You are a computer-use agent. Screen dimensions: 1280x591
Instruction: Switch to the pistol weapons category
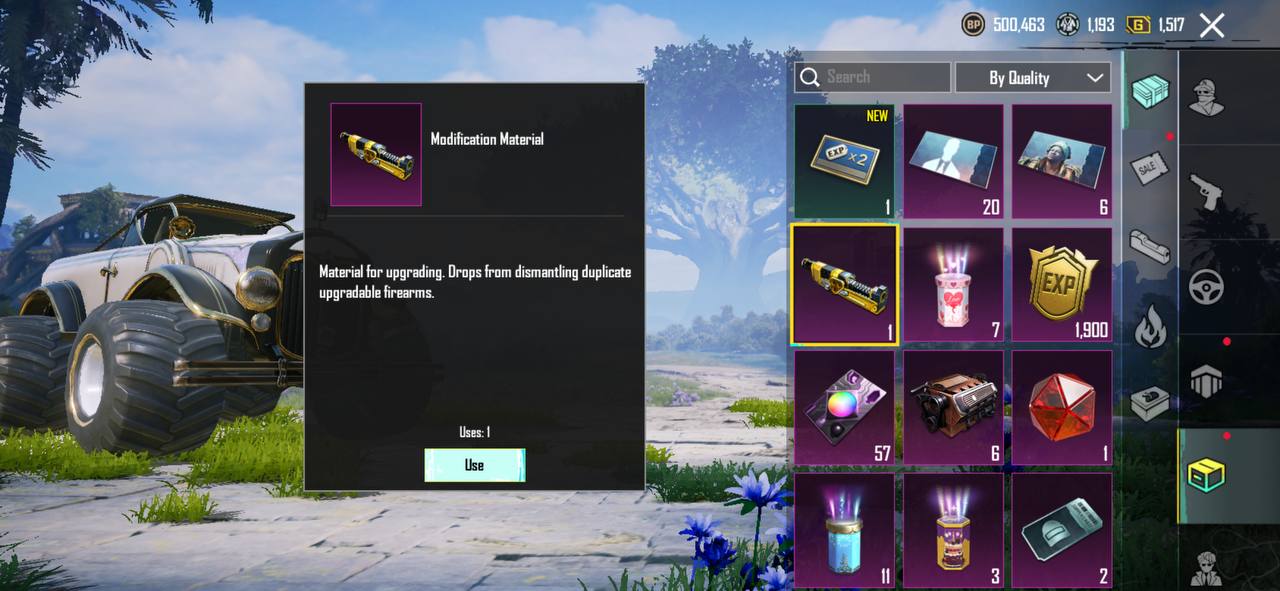[x=1207, y=191]
